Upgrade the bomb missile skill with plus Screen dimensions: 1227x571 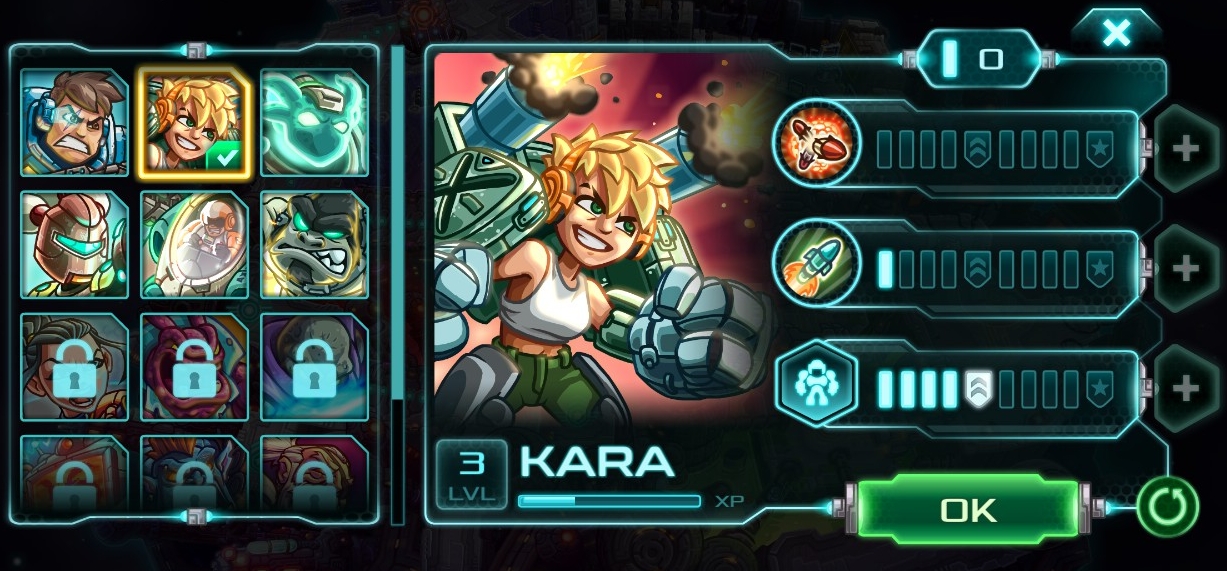(x=1186, y=149)
